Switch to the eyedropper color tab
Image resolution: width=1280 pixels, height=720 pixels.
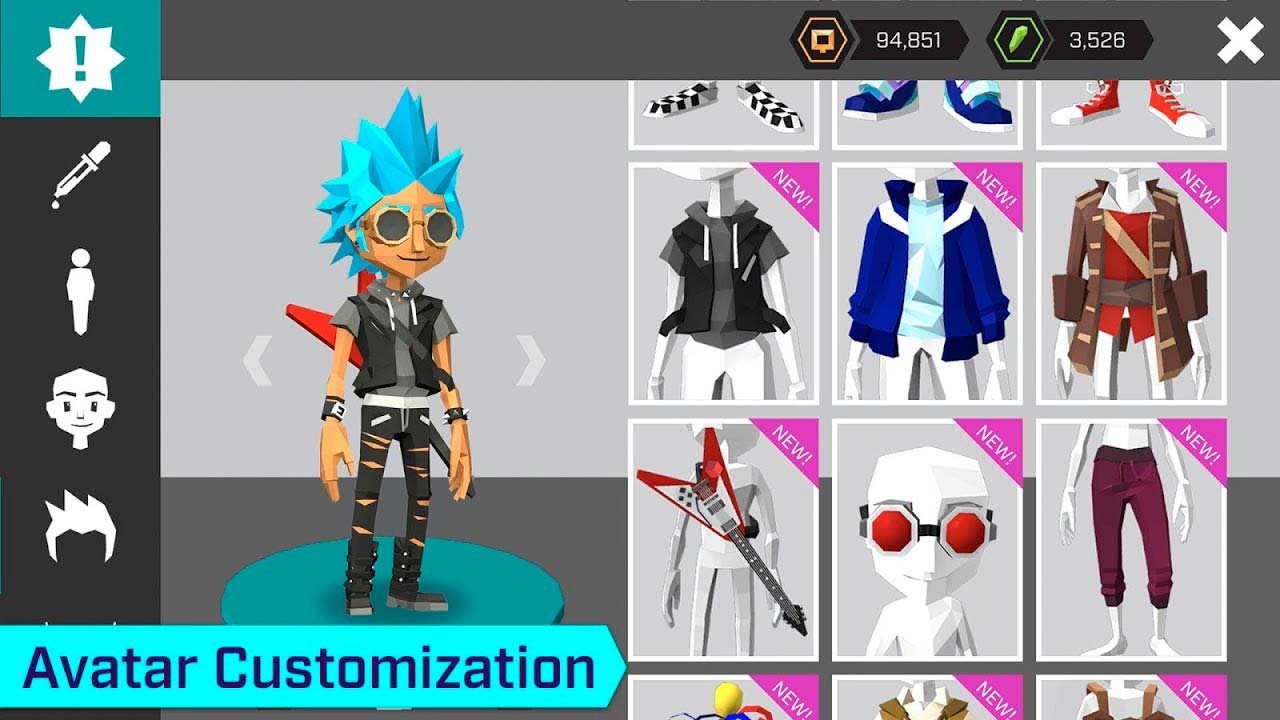coord(80,175)
